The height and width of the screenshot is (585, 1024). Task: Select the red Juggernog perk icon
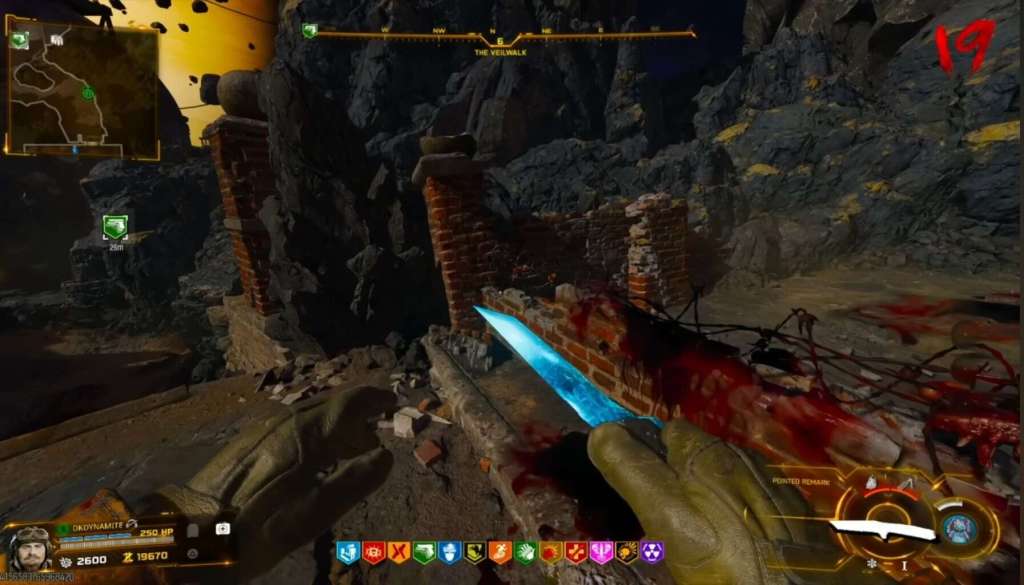click(374, 552)
